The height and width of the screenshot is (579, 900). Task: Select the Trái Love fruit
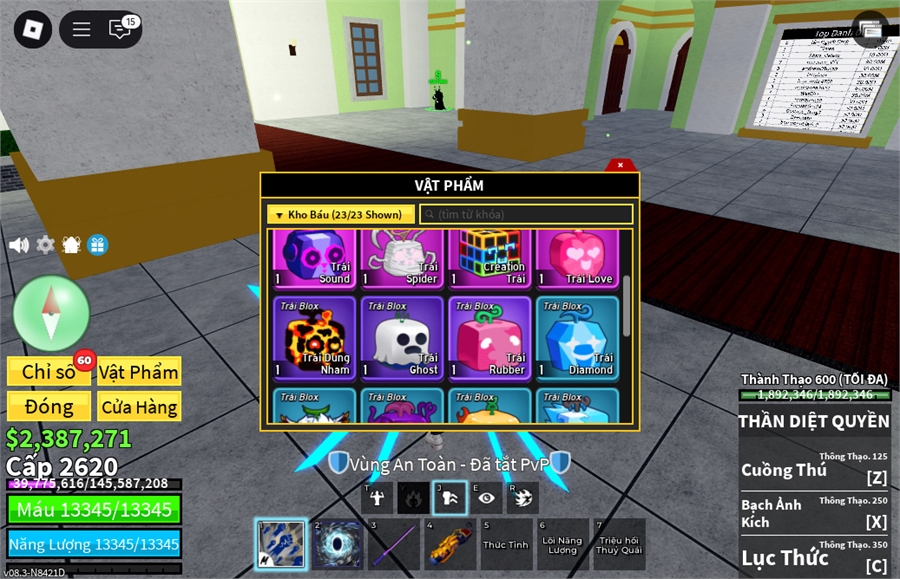[x=577, y=258]
